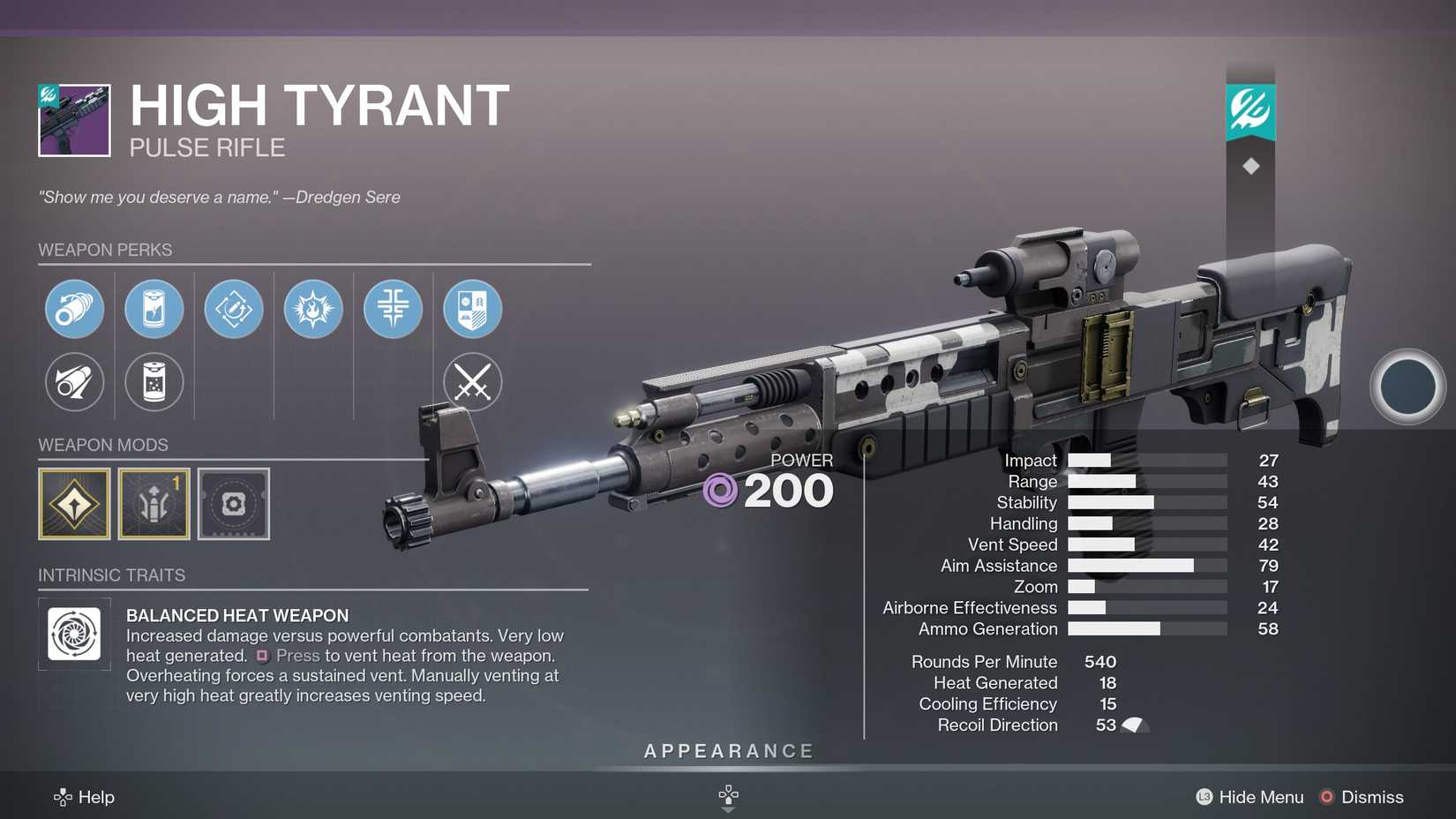Screen dimensions: 1456x819
Task: Inspect the explosive burst perk icon
Action: pyautogui.click(x=313, y=309)
